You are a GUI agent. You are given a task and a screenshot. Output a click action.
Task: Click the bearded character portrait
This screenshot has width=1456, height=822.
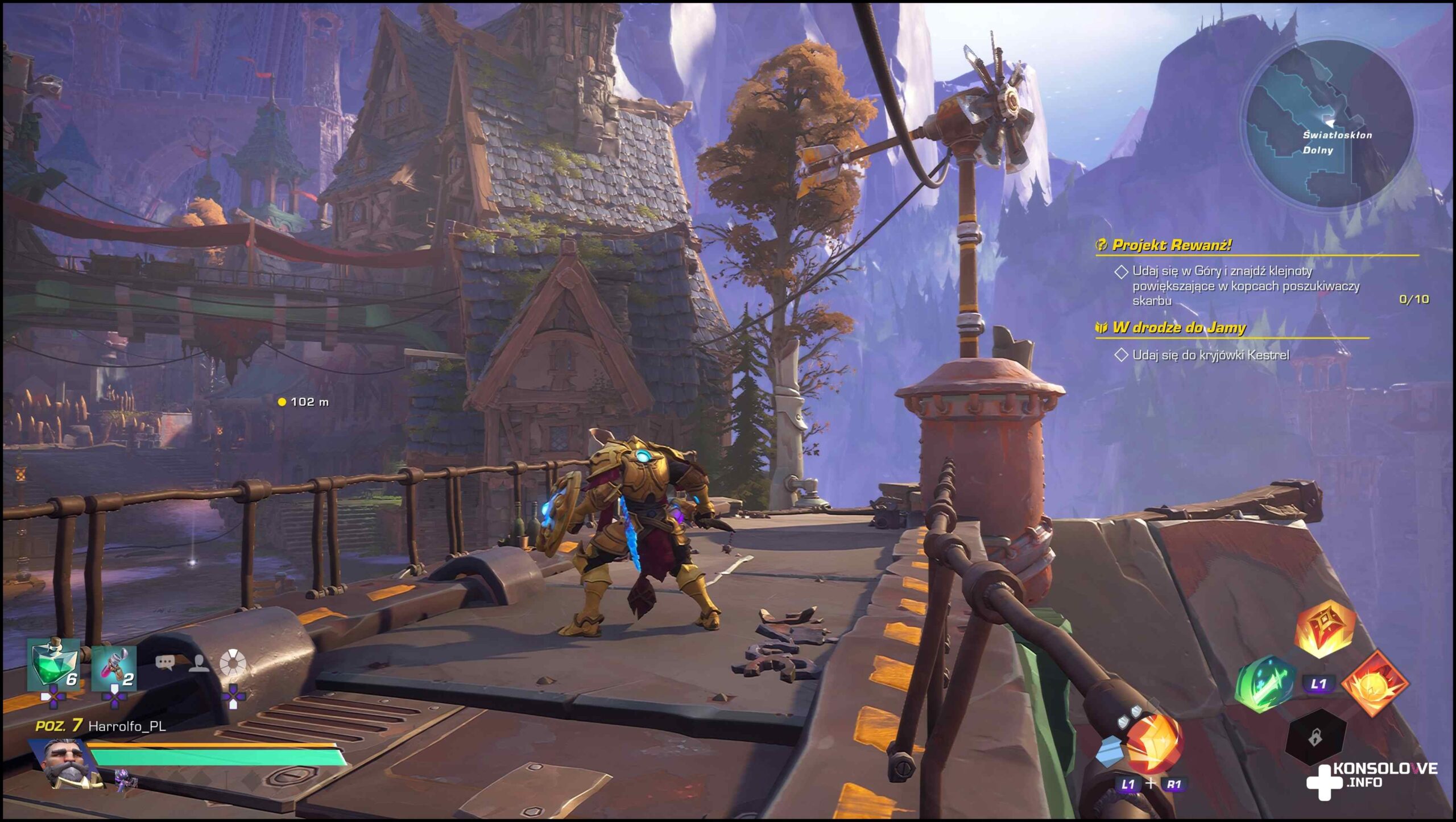pyautogui.click(x=68, y=762)
